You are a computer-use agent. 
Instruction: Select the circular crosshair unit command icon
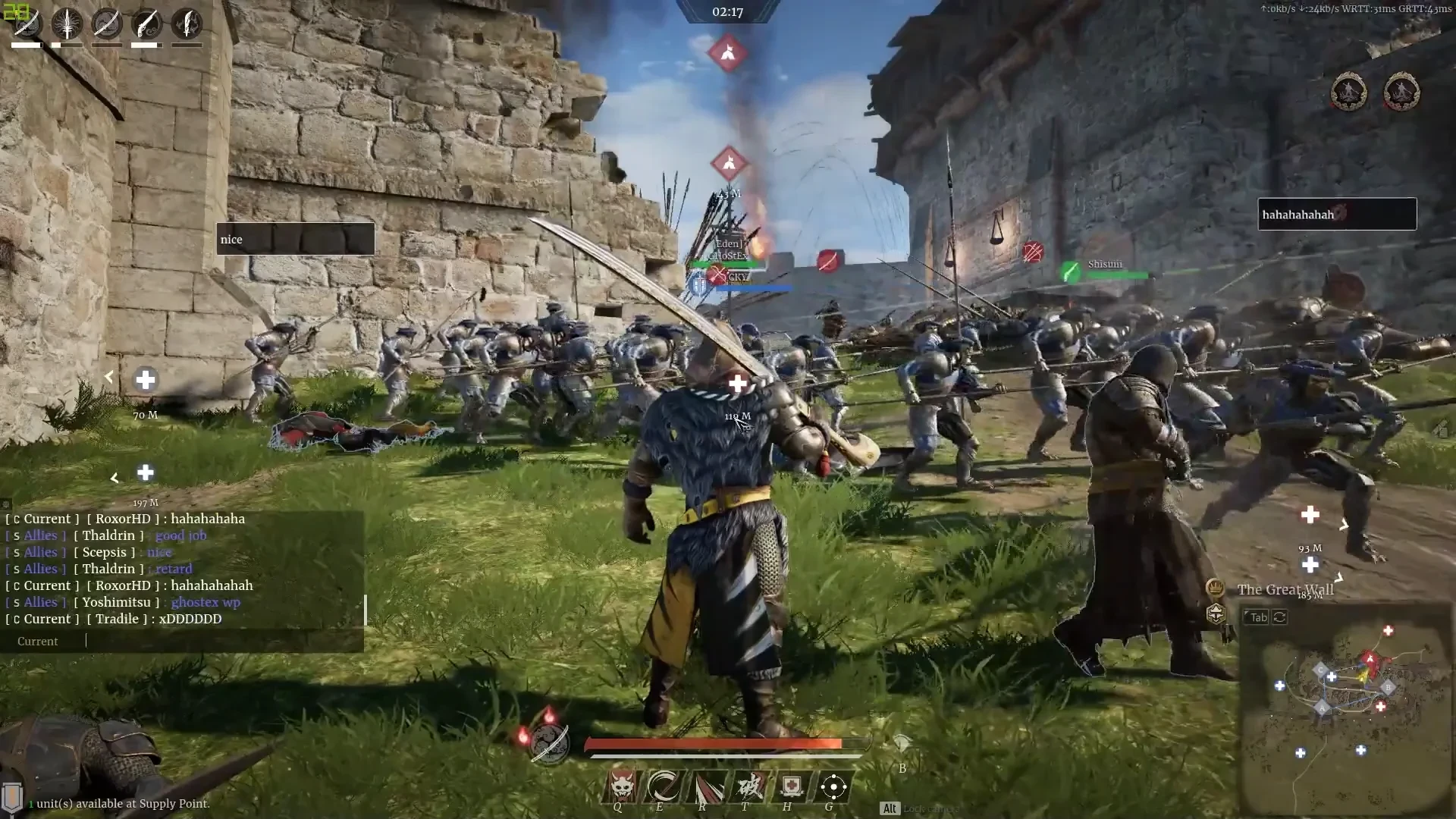tap(833, 787)
